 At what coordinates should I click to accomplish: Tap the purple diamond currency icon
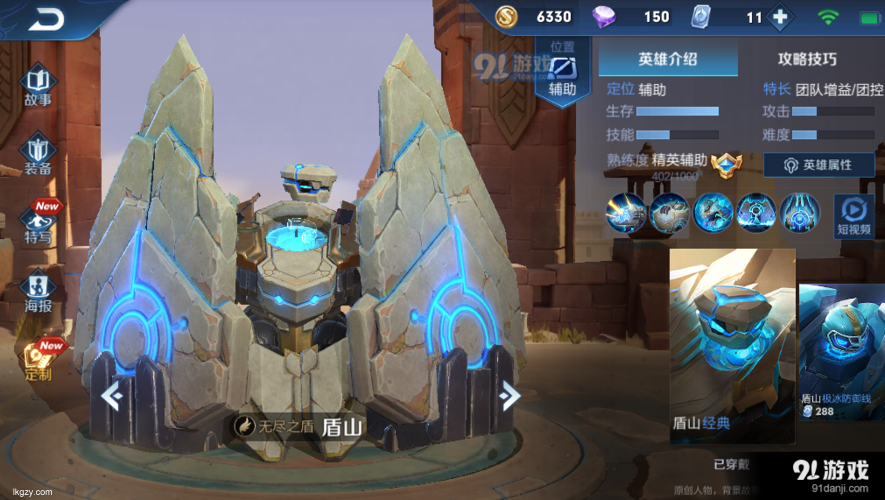point(606,17)
